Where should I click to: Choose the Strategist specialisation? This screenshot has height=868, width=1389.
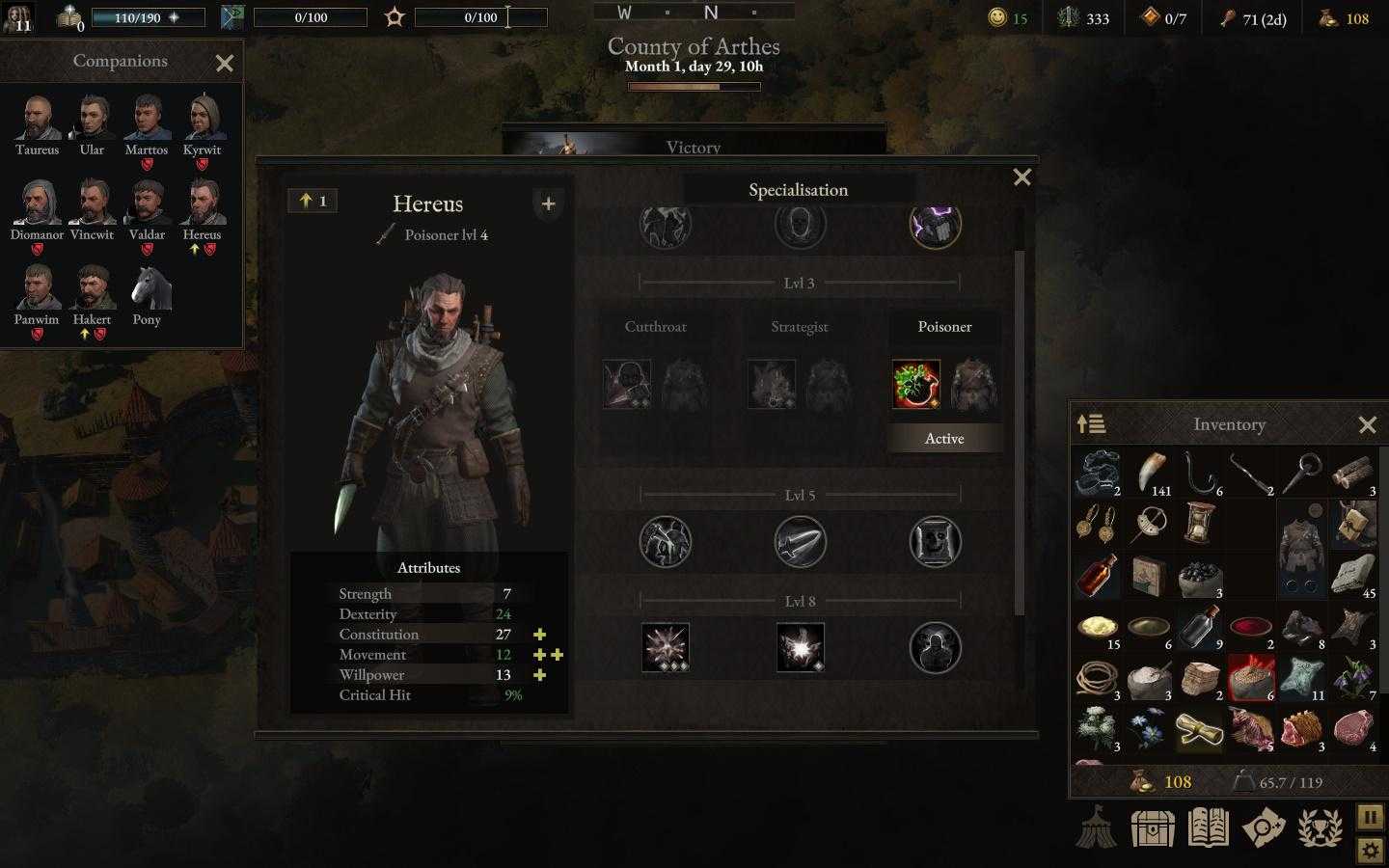coord(800,327)
